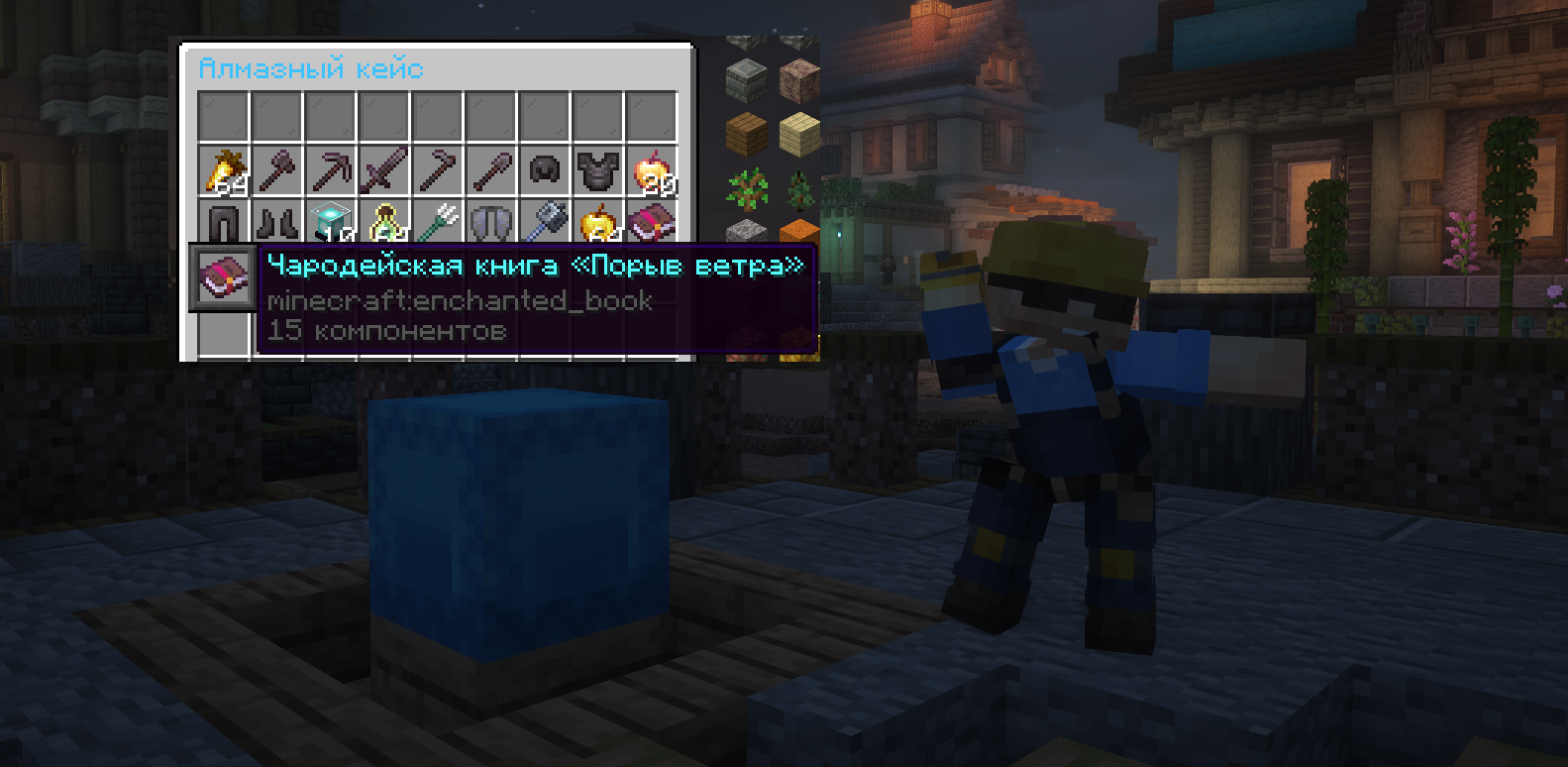Choose the netherite leggings slot
The width and height of the screenshot is (1568, 767).
click(224, 224)
